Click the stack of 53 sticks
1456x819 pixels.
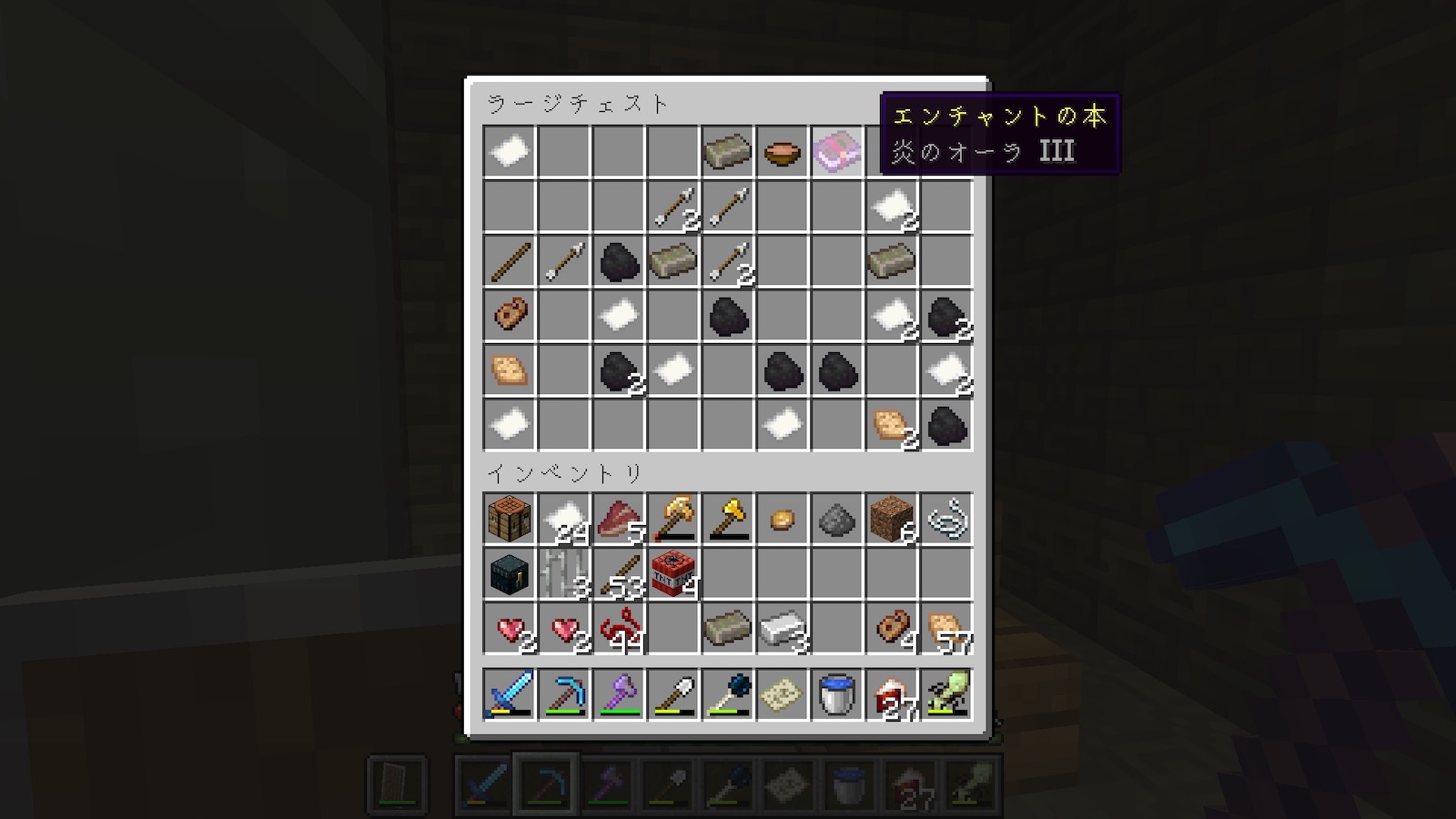618,573
